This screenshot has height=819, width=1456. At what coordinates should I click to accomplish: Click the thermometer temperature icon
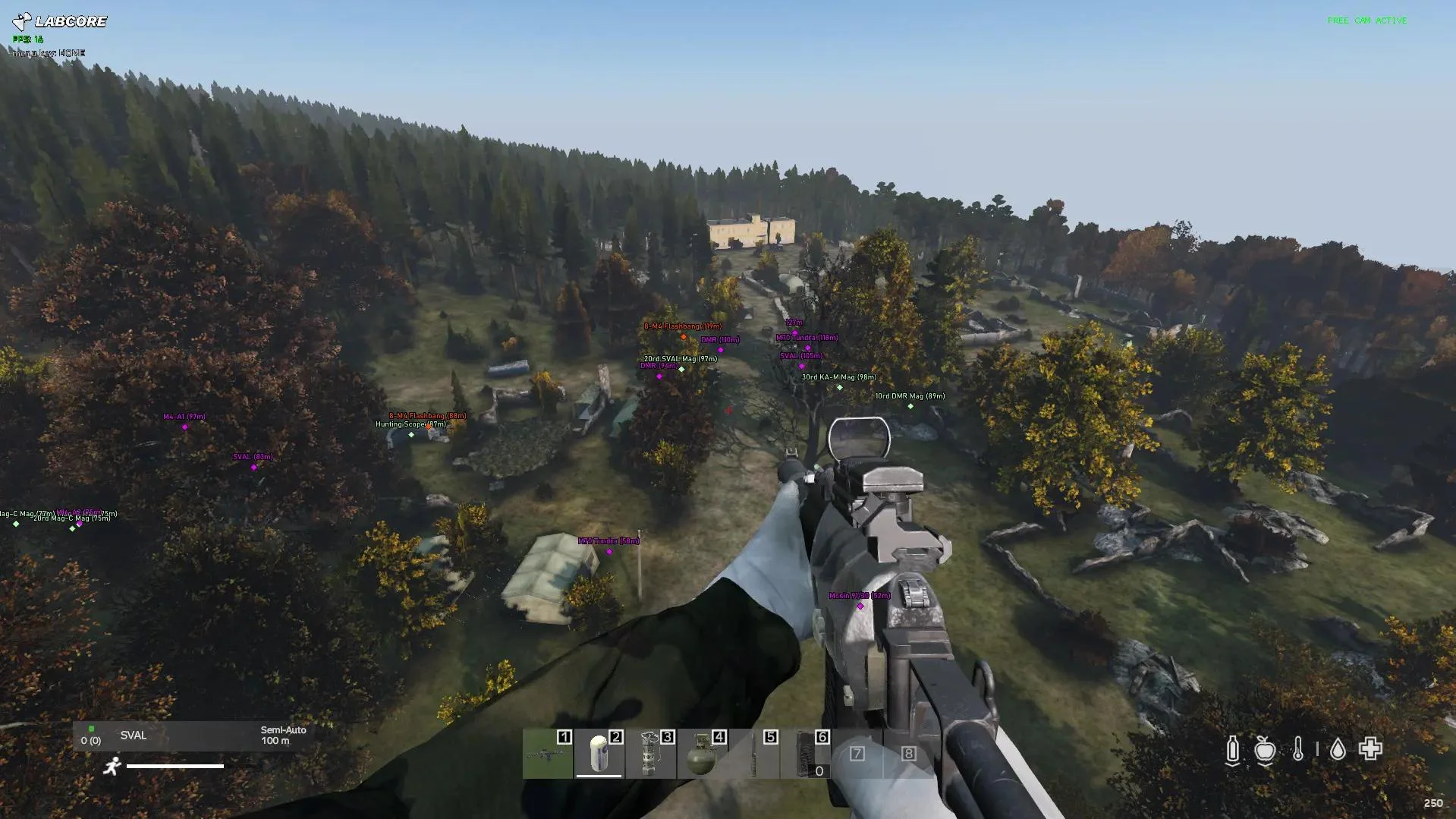click(1300, 749)
